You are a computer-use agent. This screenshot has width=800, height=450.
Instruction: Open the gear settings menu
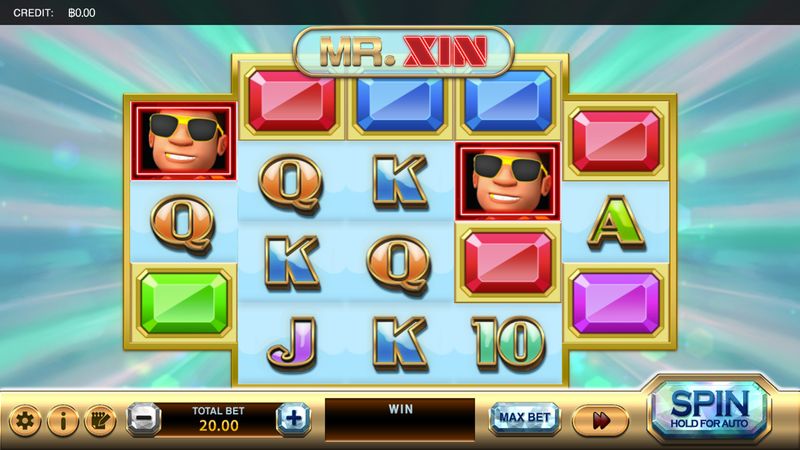(25, 420)
